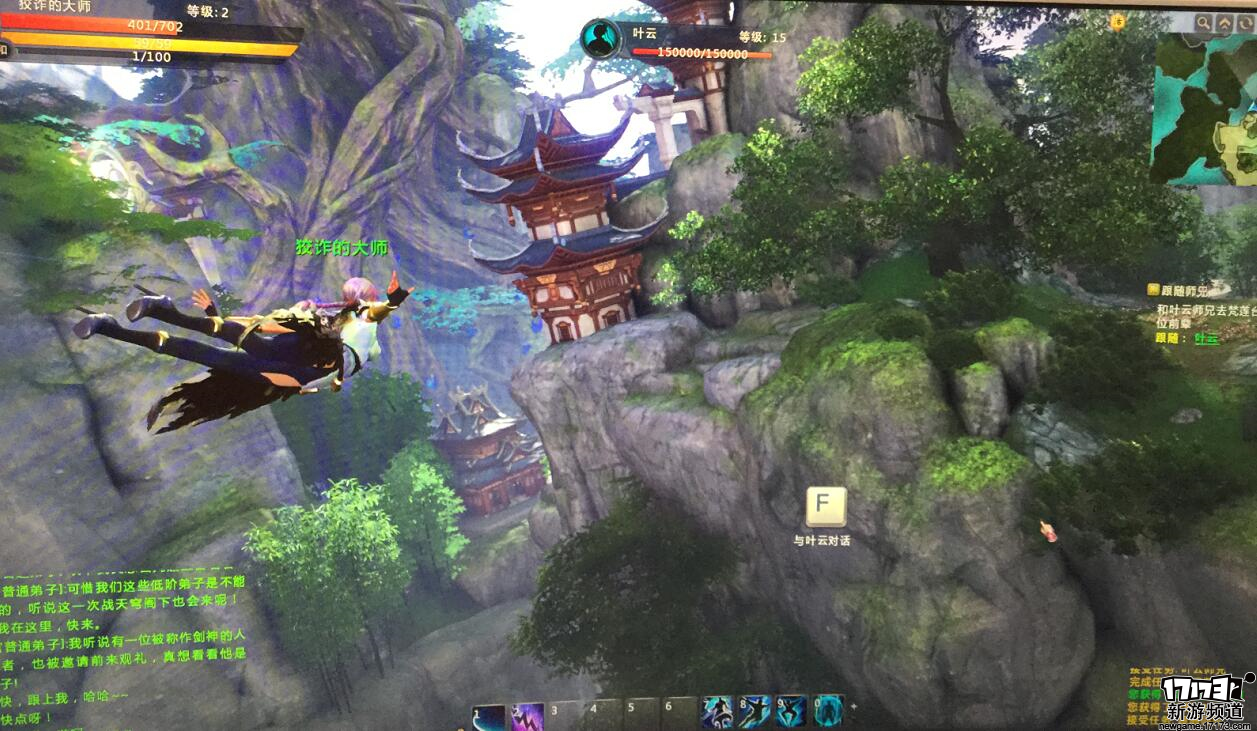Click the circular arrows button above the minimap
The height and width of the screenshot is (731, 1257).
[1246, 23]
